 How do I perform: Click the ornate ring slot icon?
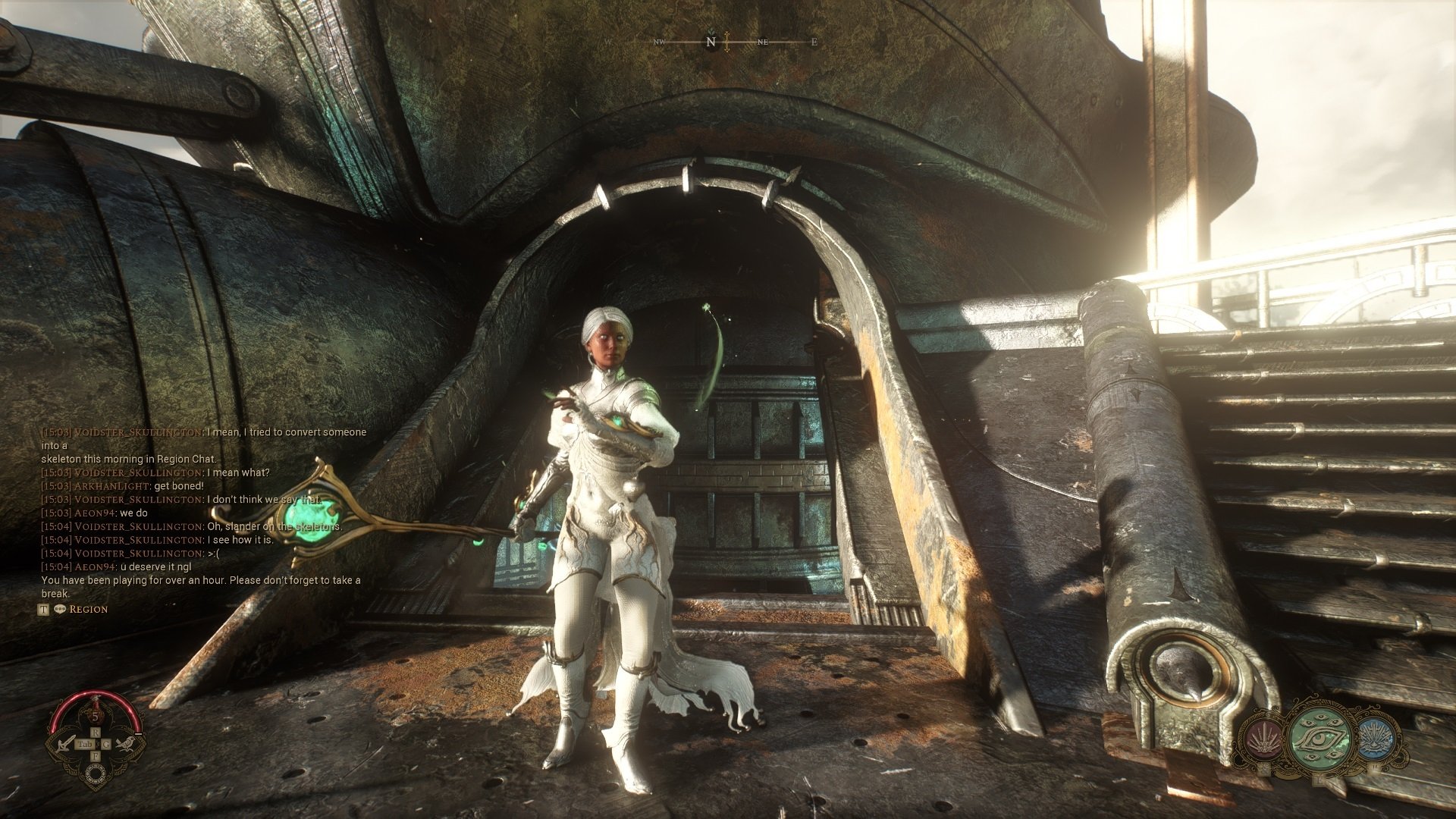point(96,773)
